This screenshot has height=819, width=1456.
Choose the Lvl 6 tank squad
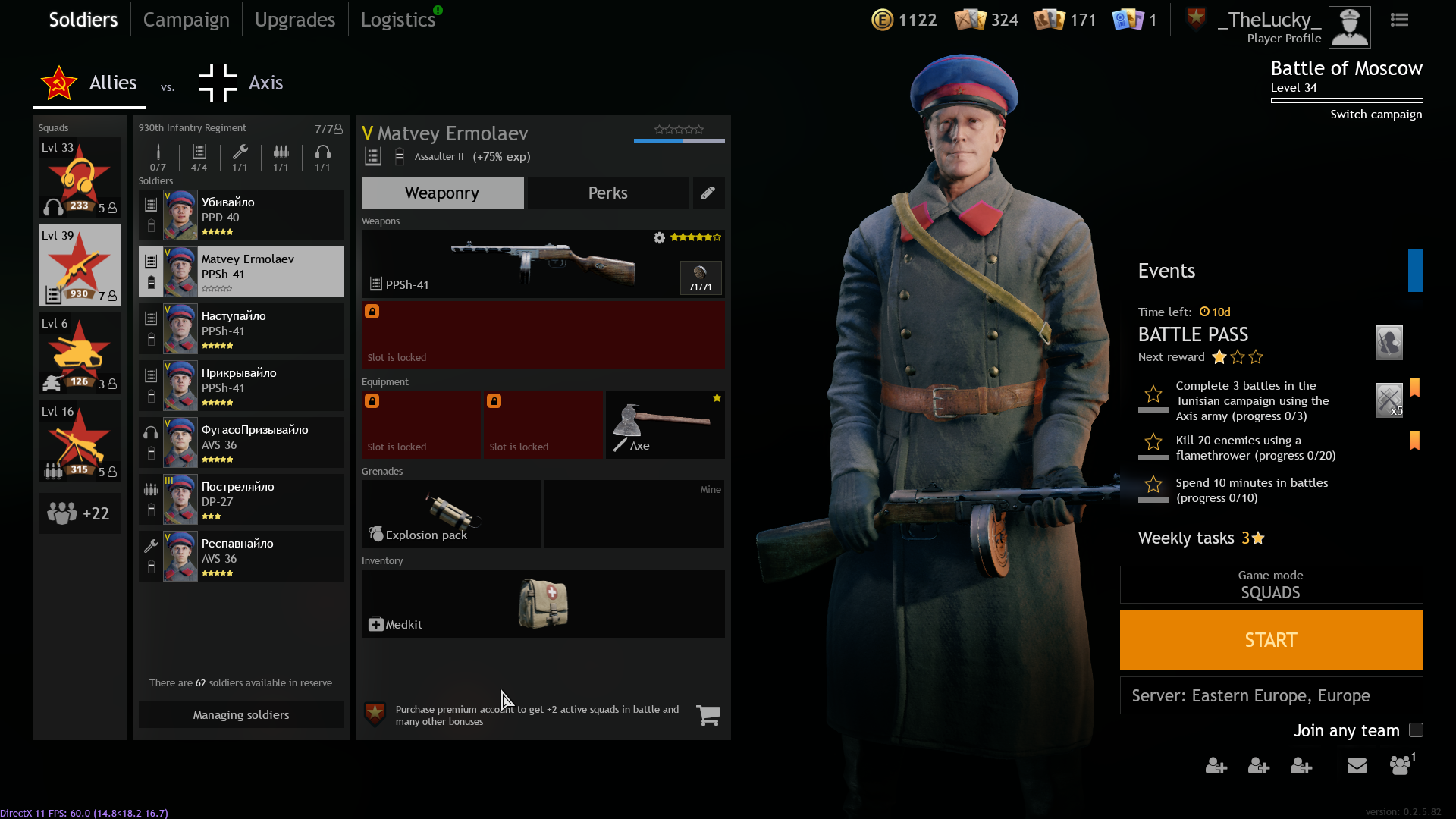80,353
